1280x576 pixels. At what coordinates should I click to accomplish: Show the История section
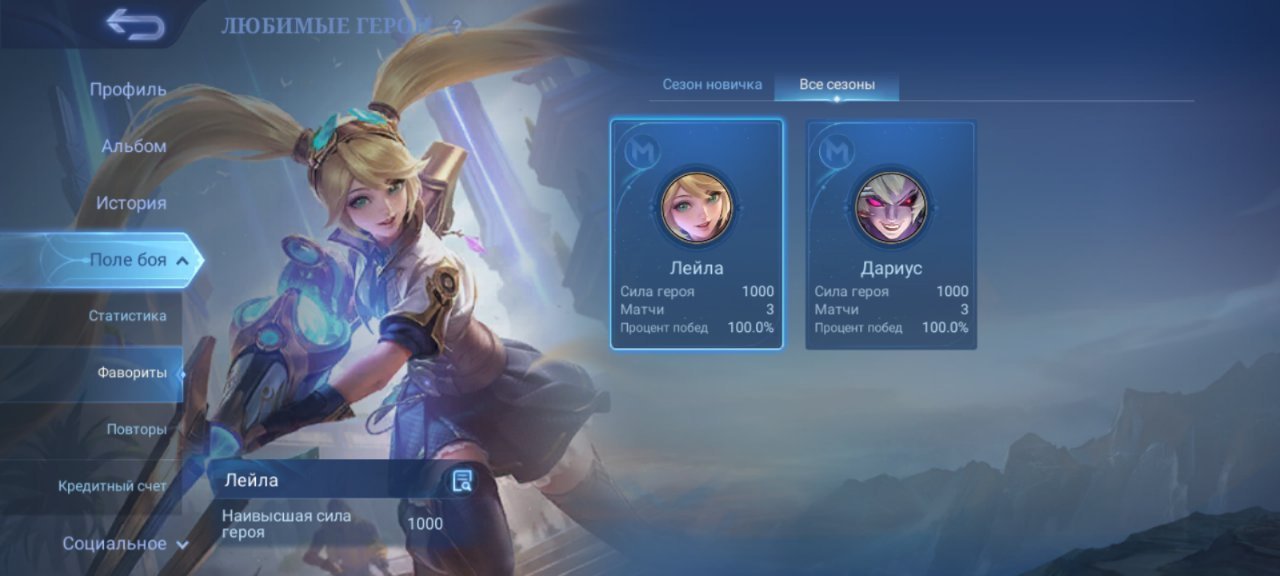131,203
